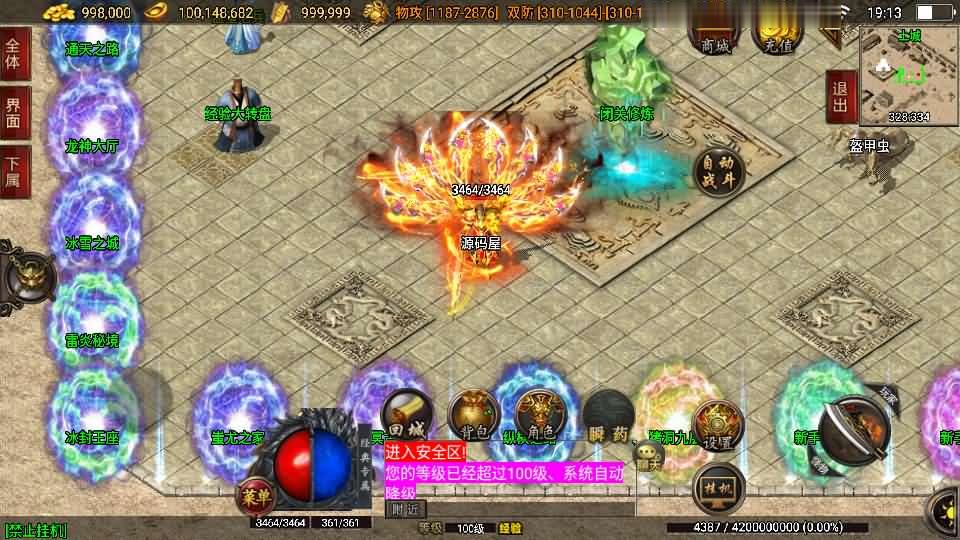Open the 角色 character sheet
The image size is (960, 540).
[x=539, y=414]
